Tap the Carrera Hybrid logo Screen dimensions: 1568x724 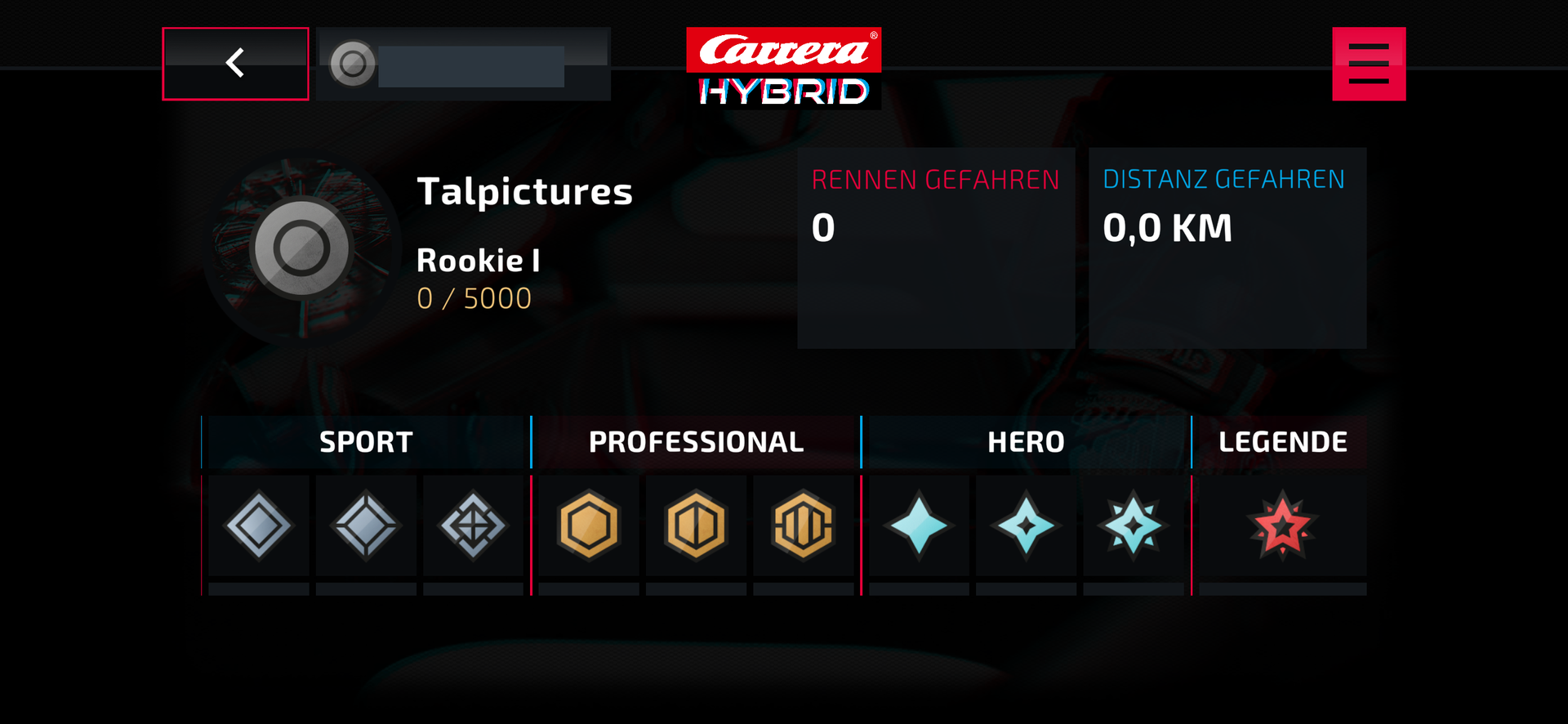coord(784,68)
